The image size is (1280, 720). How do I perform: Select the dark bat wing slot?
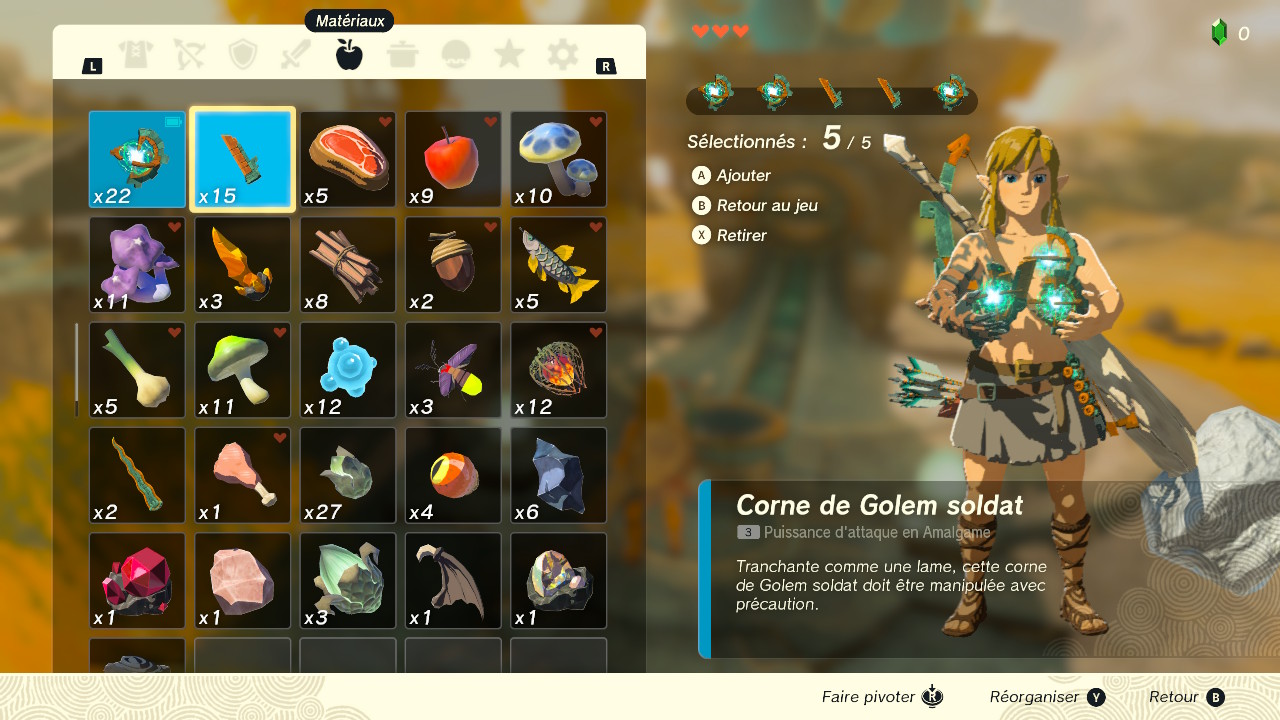click(453, 581)
